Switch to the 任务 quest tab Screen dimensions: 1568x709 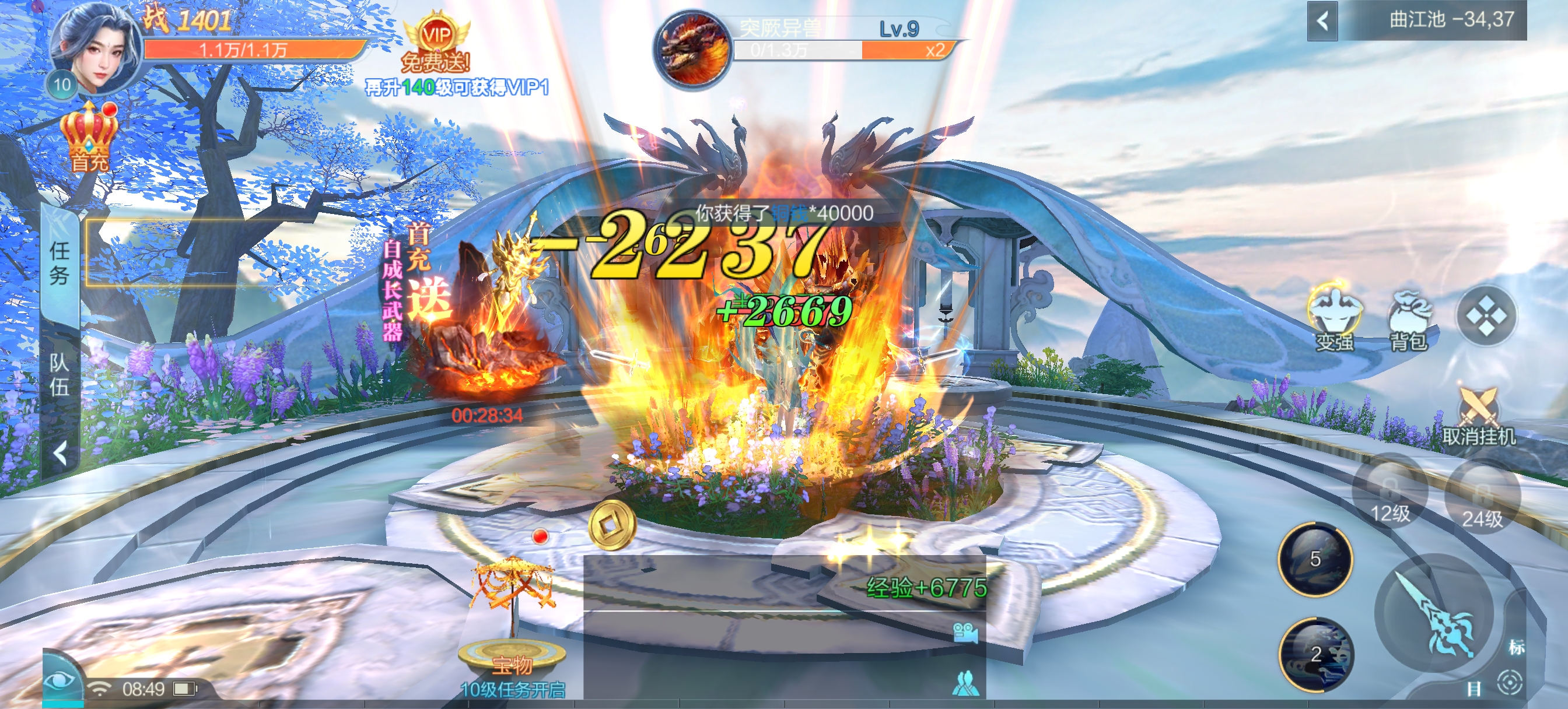click(x=60, y=264)
